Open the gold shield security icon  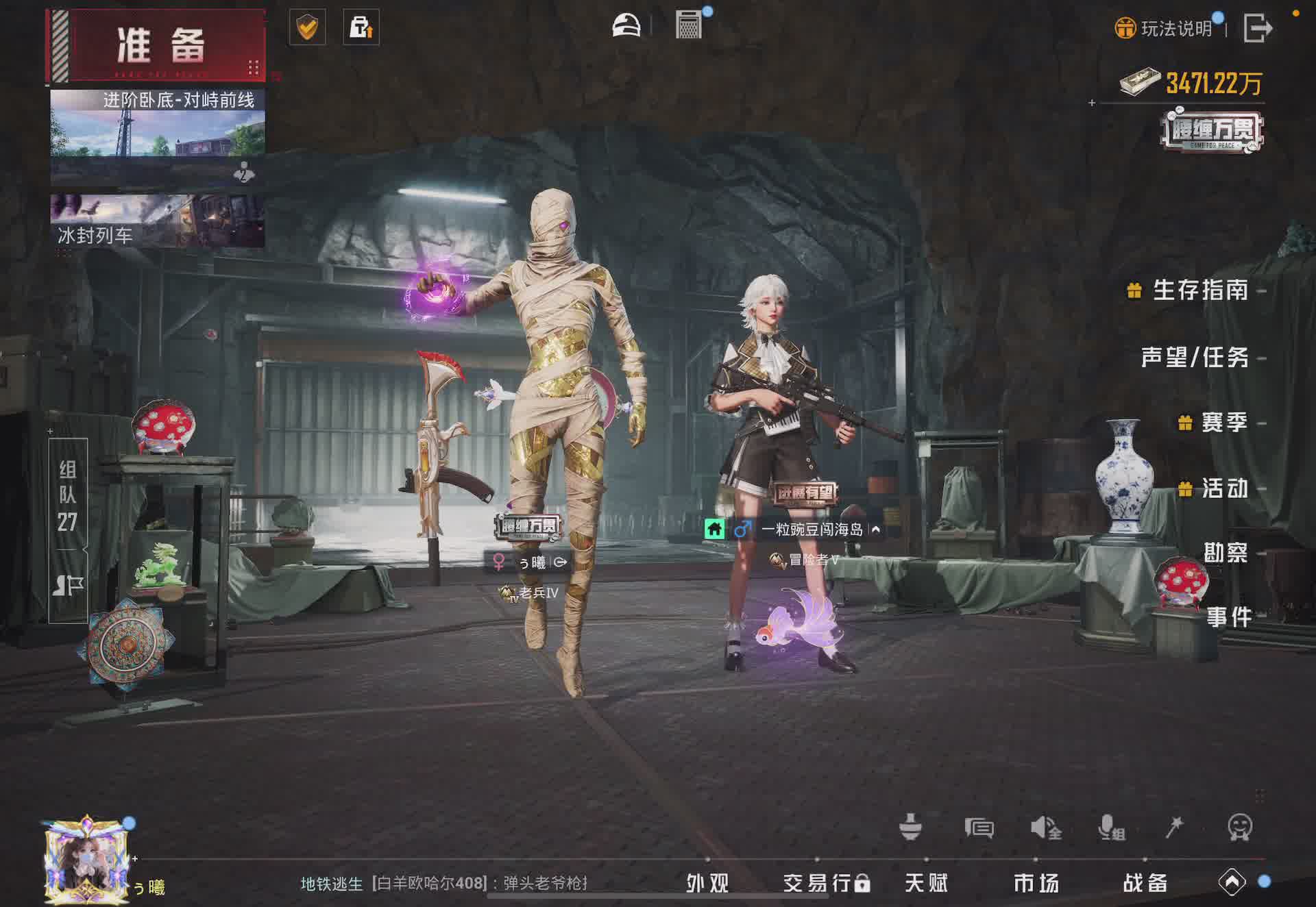307,27
